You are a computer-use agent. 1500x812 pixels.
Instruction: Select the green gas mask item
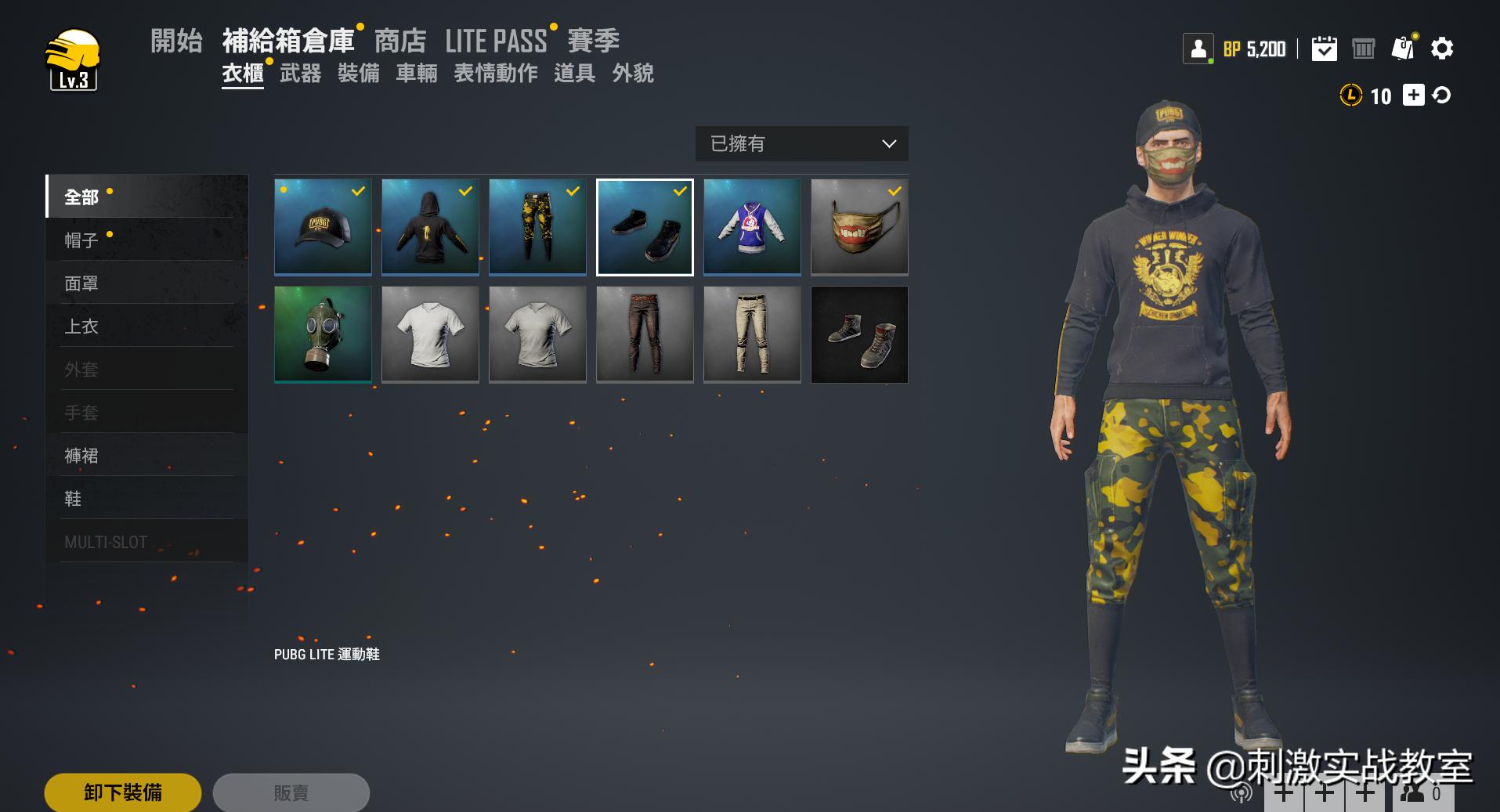[323, 335]
